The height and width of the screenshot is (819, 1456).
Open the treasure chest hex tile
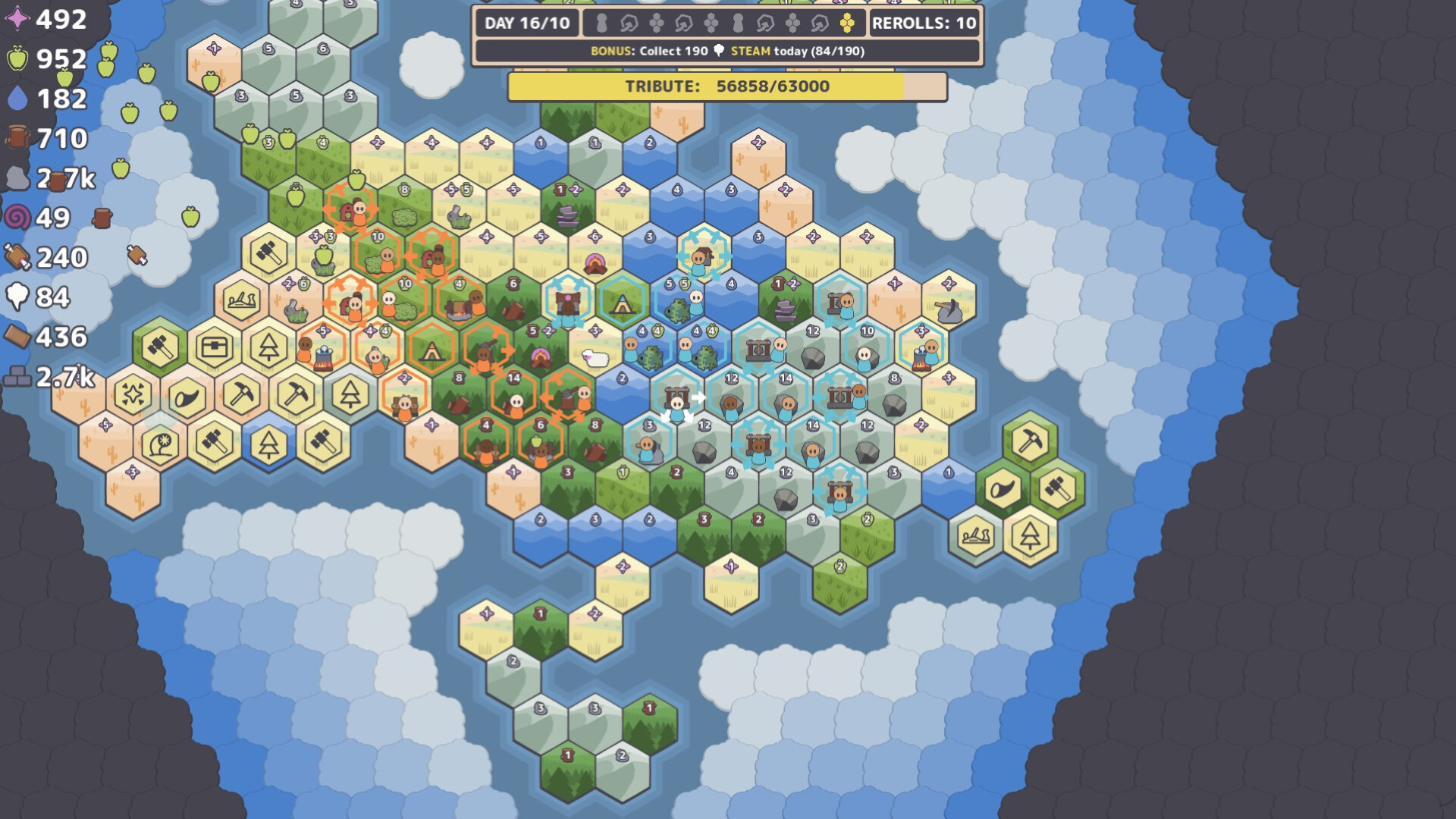pyautogui.click(x=216, y=347)
